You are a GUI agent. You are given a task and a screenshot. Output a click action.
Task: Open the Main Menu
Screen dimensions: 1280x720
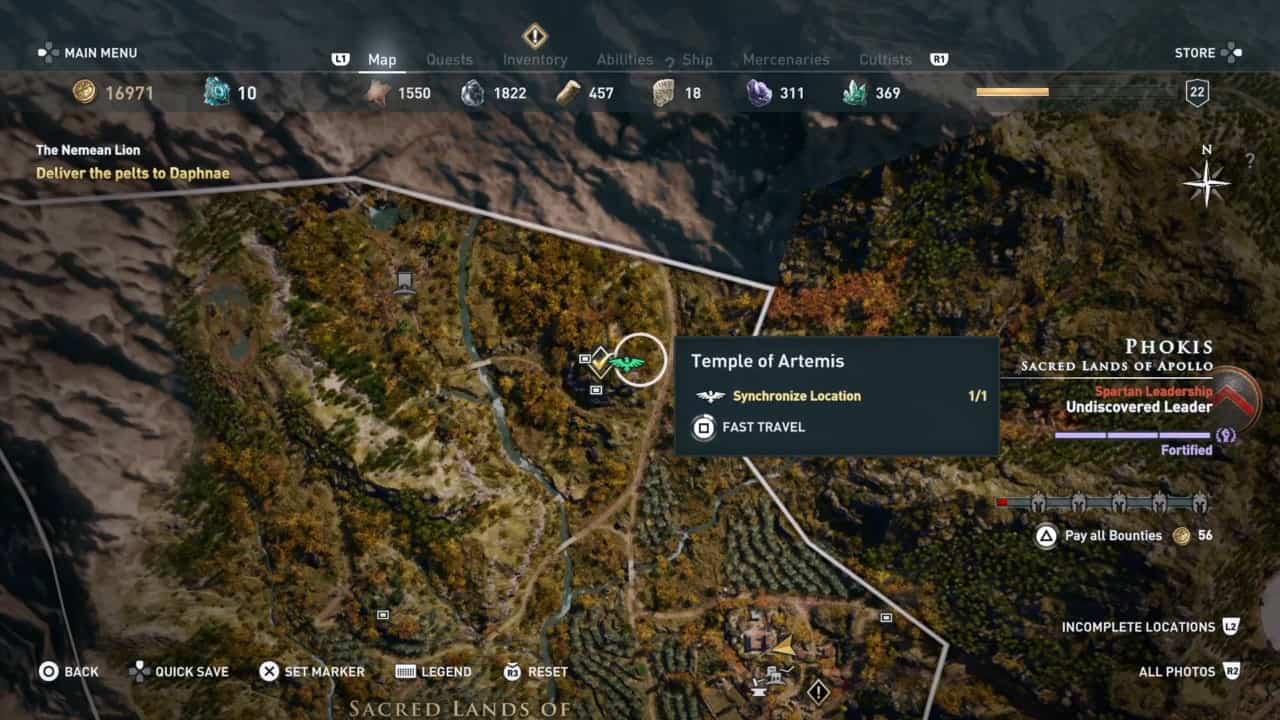pyautogui.click(x=88, y=52)
